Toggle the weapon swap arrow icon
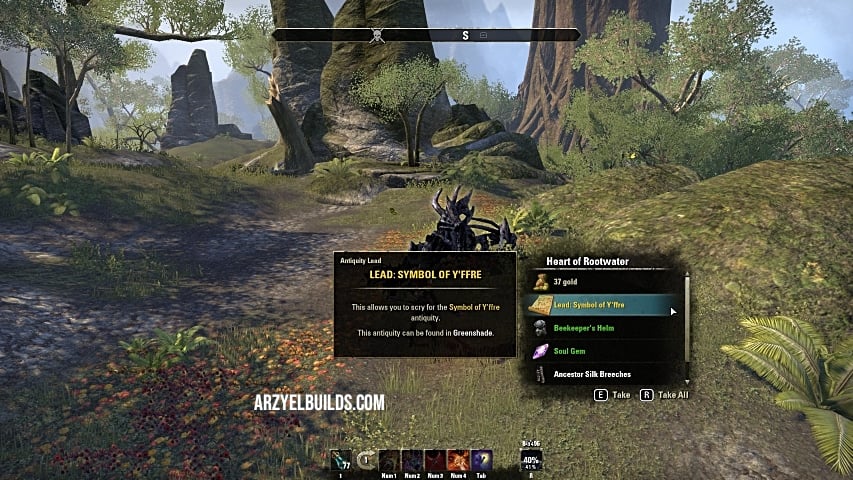 tap(366, 460)
